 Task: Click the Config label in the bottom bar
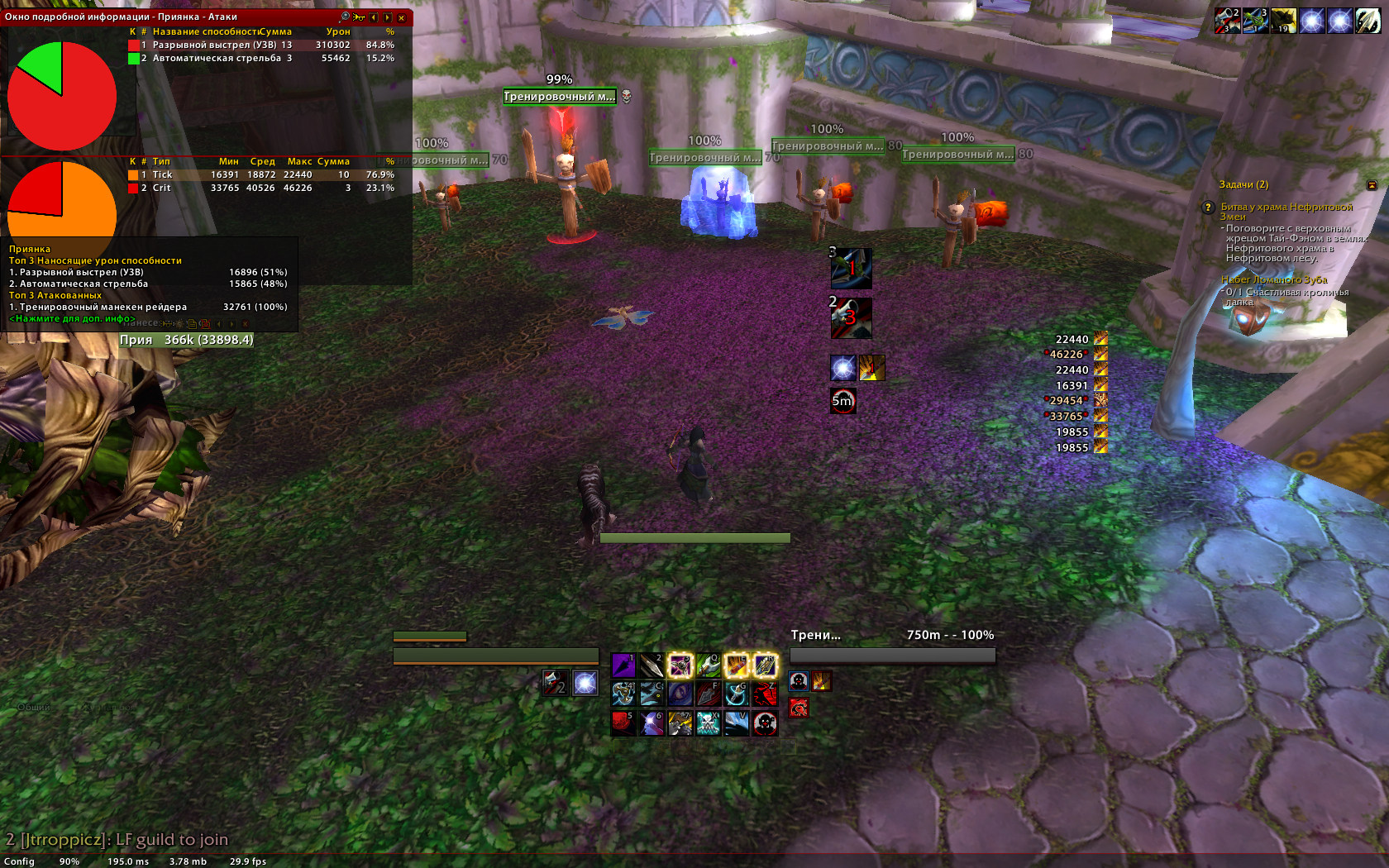(19, 861)
